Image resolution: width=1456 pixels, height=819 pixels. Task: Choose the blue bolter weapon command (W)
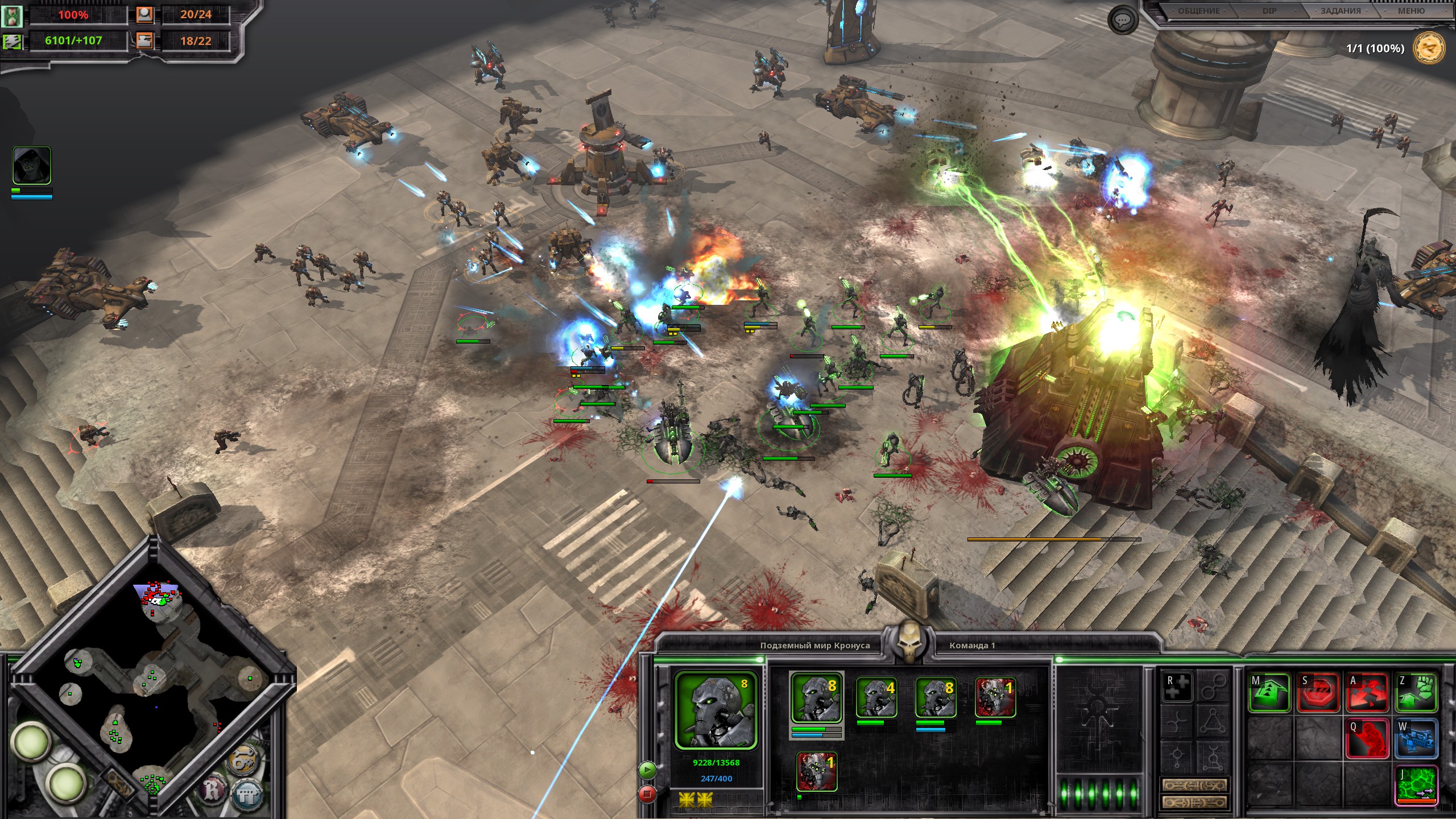[x=1416, y=739]
